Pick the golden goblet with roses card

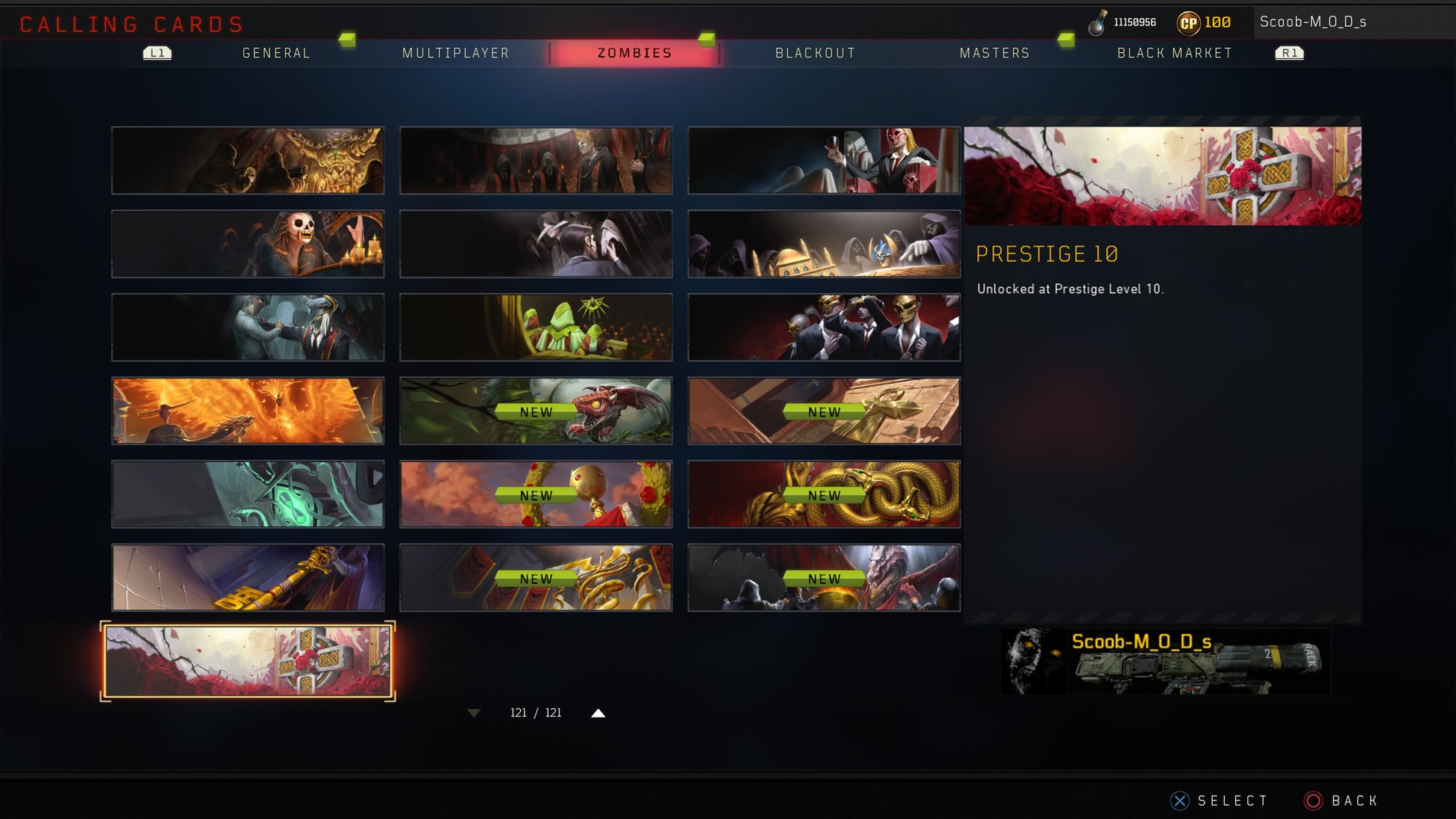[x=536, y=494]
